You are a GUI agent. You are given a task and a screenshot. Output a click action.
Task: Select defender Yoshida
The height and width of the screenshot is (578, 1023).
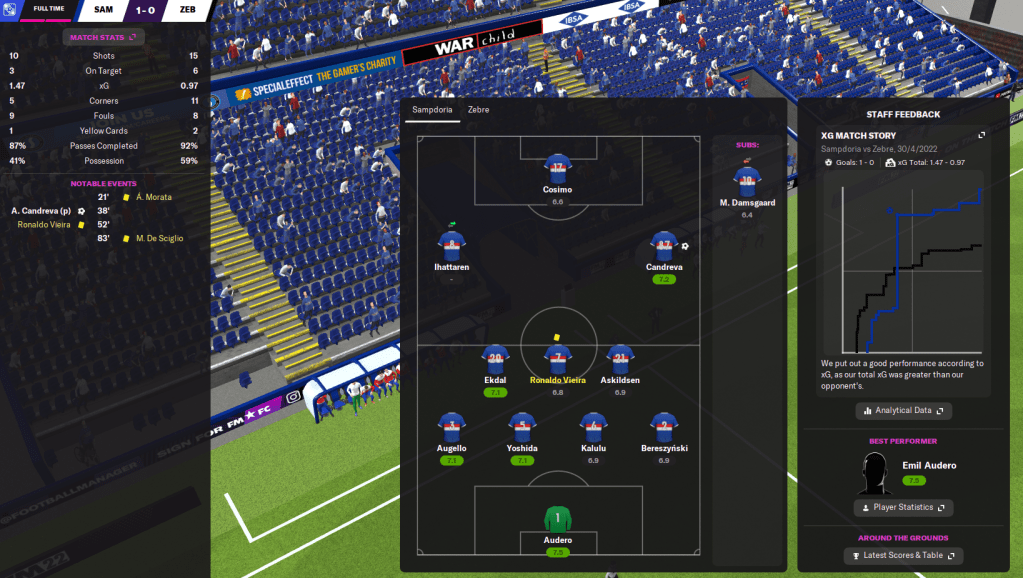pyautogui.click(x=521, y=427)
